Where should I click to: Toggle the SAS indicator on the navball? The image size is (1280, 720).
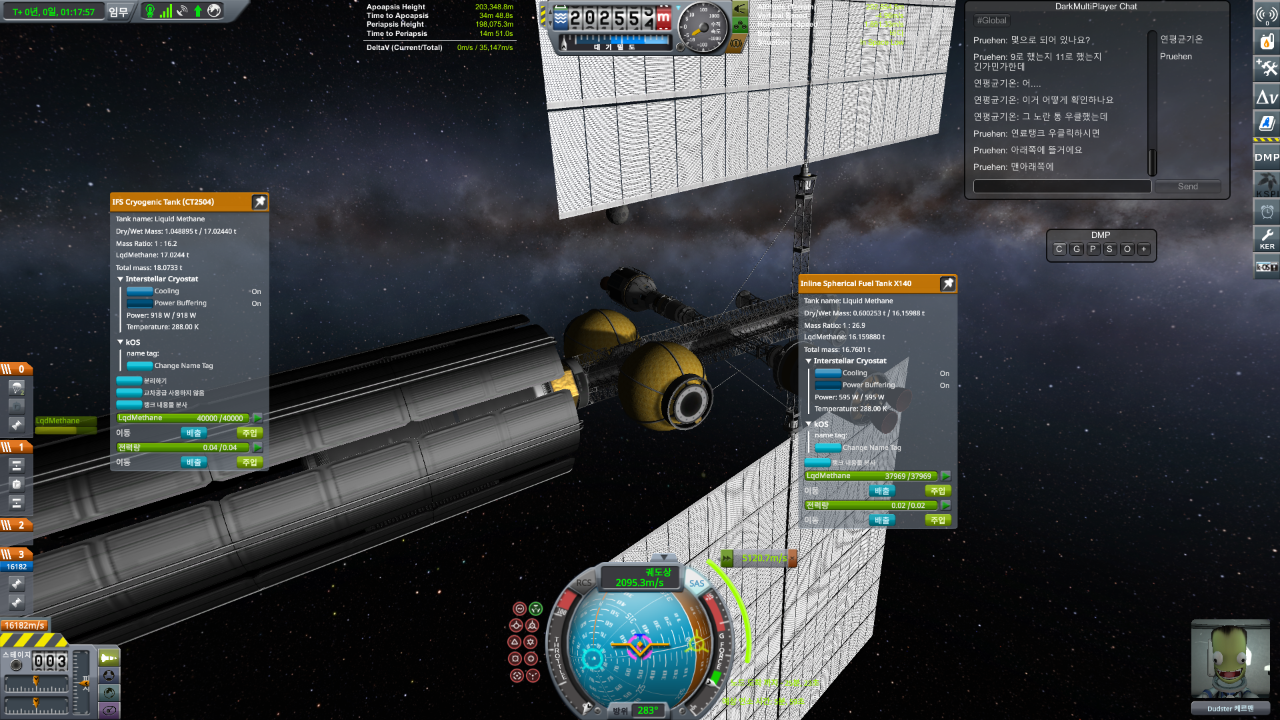(697, 583)
